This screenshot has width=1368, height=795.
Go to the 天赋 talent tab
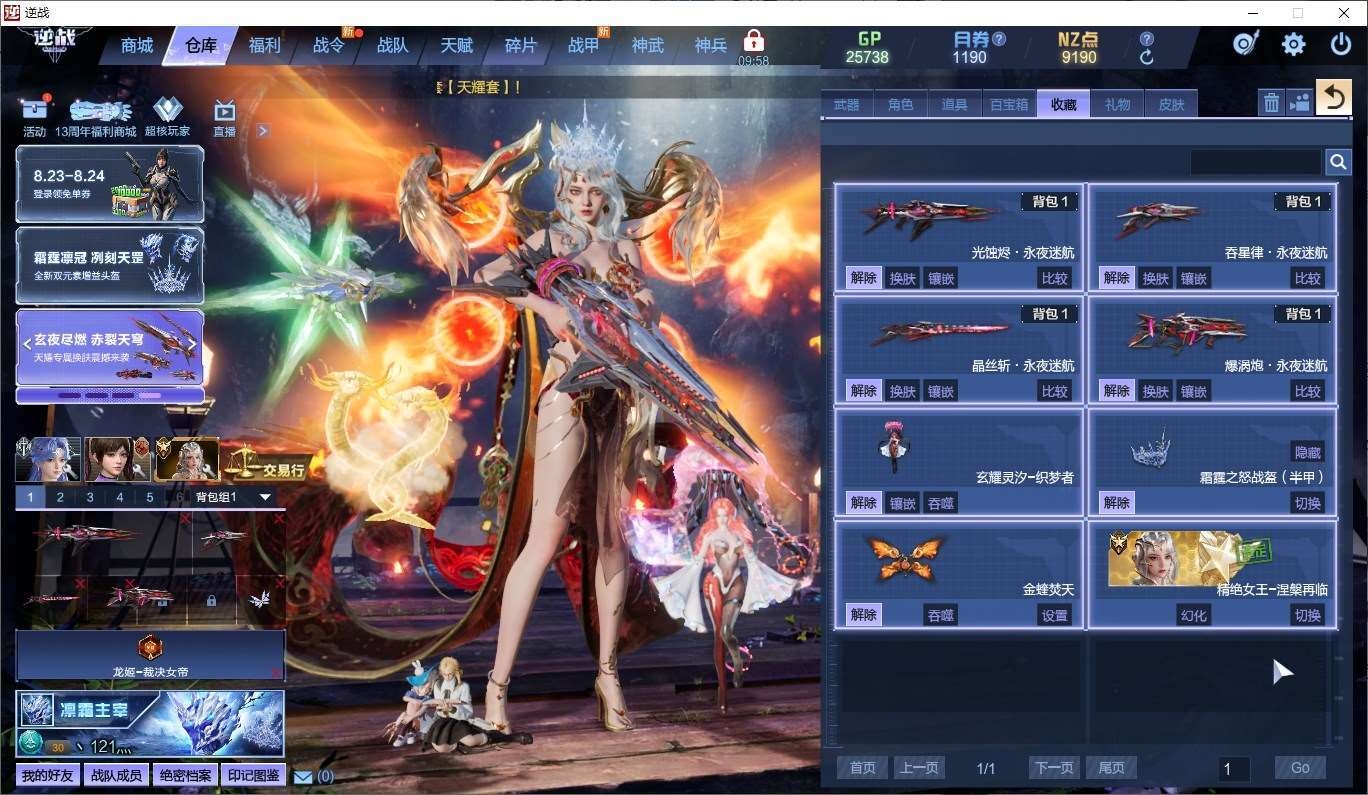pyautogui.click(x=456, y=46)
